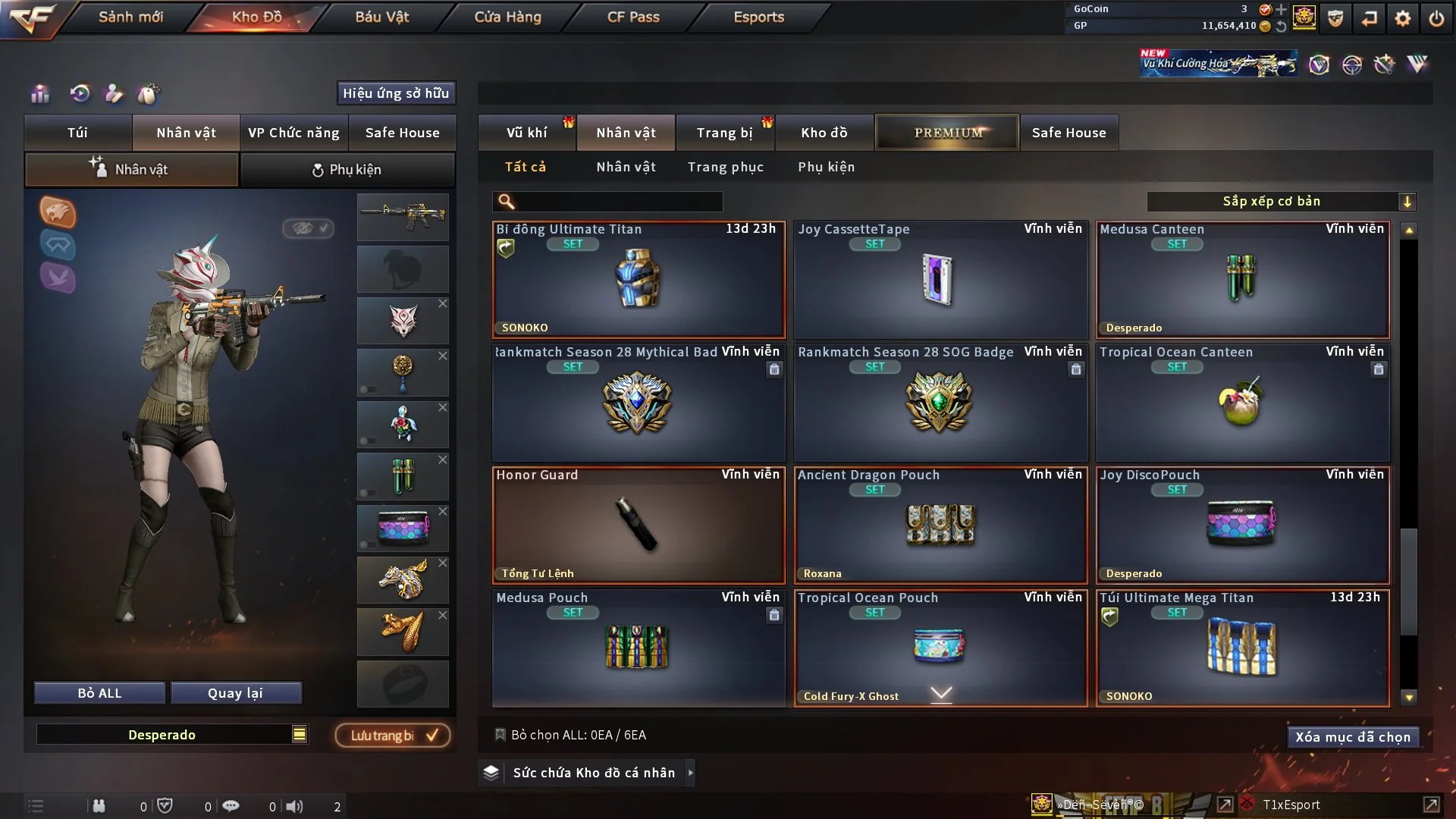The image size is (1456, 819).
Task: Click the Quay lại button
Action: pos(235,693)
